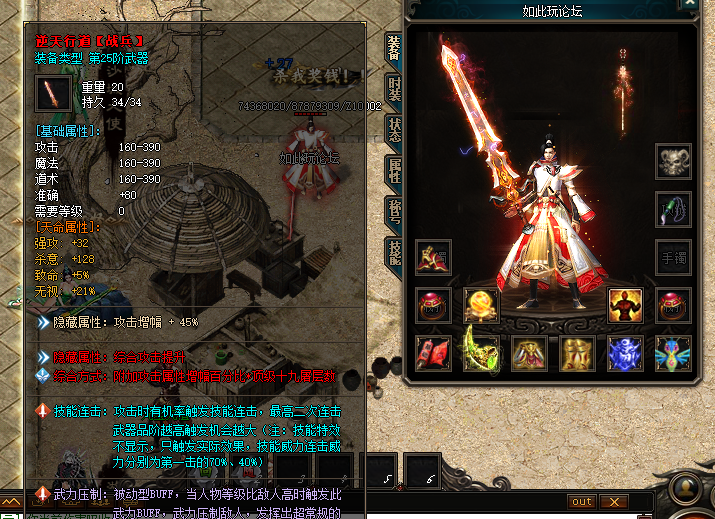Screen dimensions: 715x519
Task: Select the blue winged emblem slot
Action: pos(673,353)
